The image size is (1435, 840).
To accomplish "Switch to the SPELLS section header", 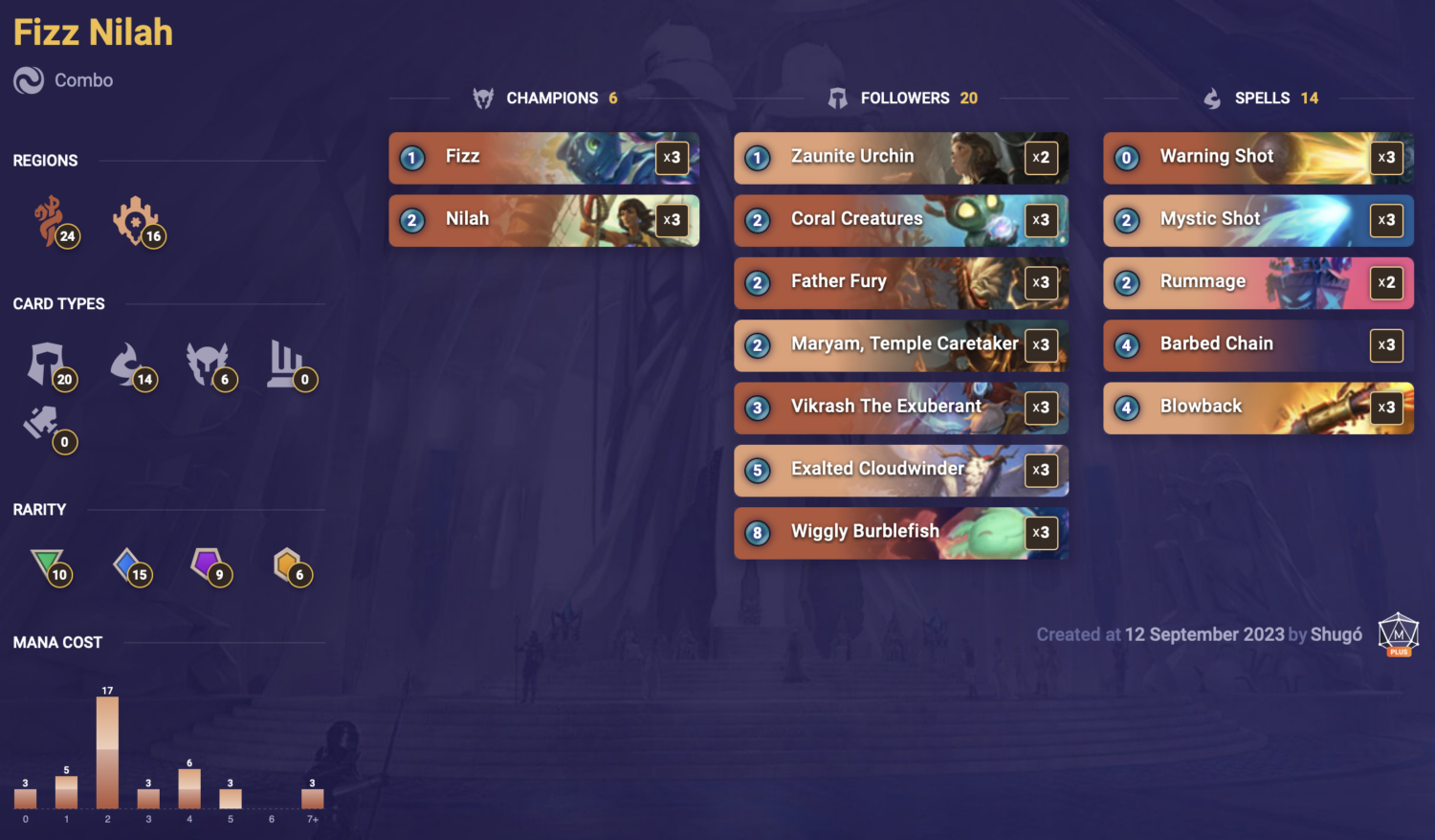I will [x=1263, y=98].
